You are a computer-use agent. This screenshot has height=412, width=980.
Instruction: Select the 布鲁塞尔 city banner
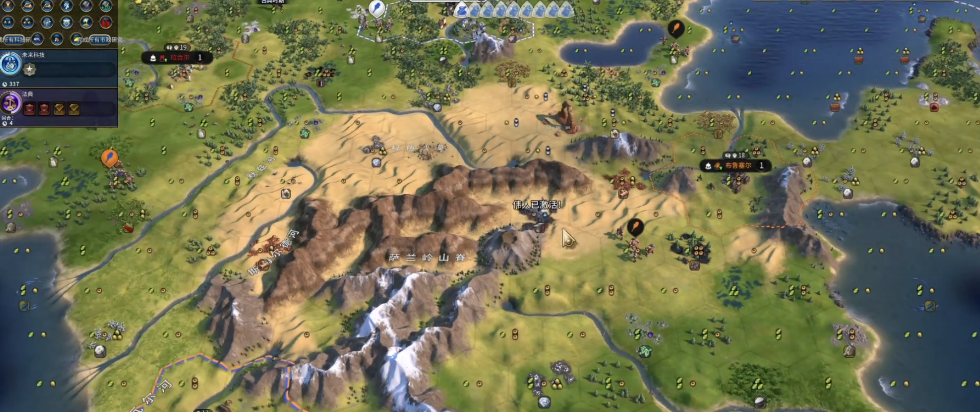735,165
